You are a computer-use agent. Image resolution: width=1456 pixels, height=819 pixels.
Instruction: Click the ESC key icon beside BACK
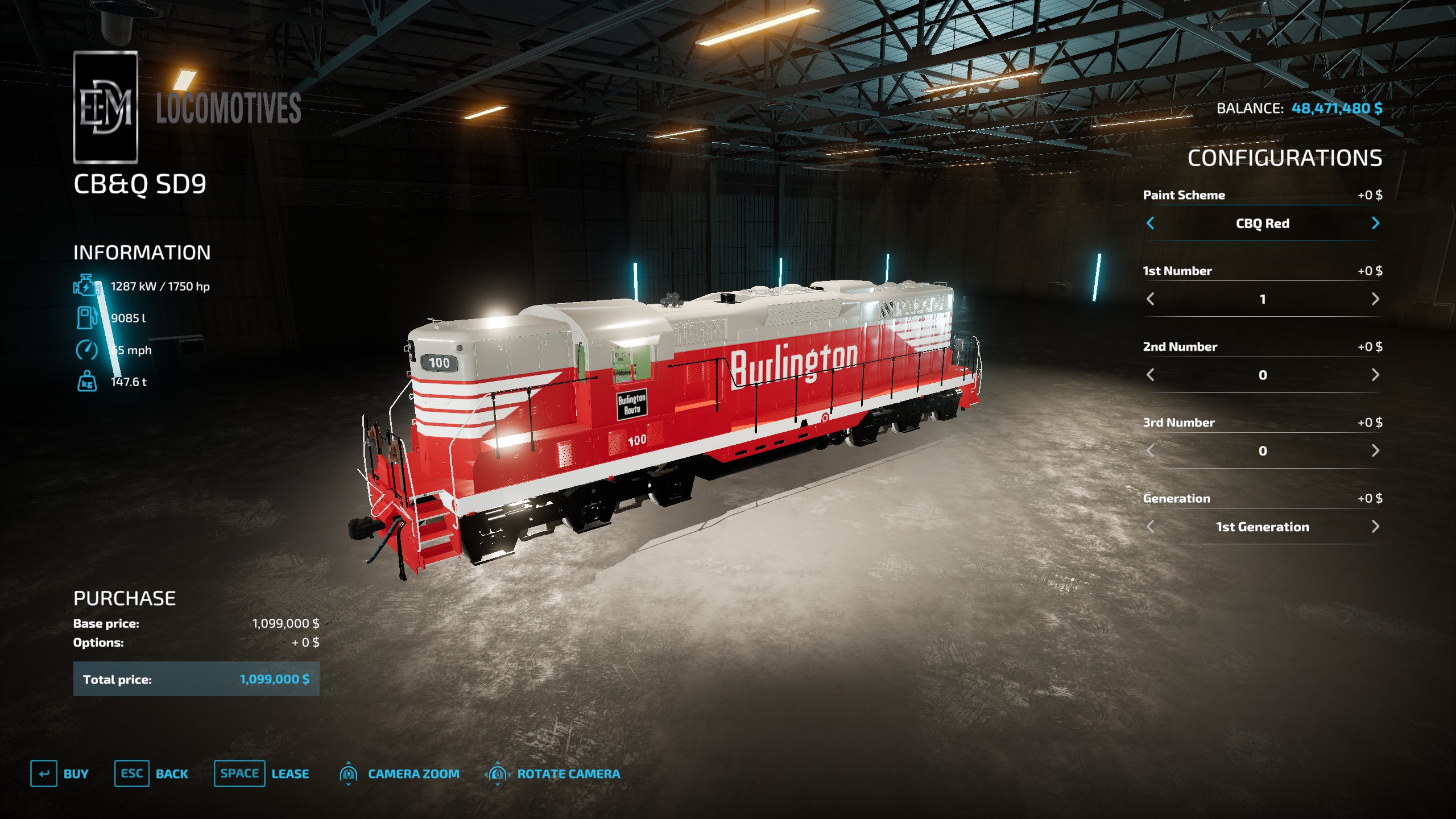tap(131, 773)
